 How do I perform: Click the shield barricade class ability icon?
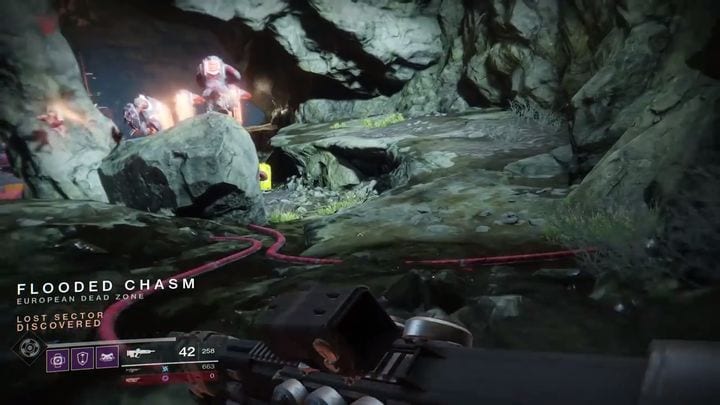81,359
